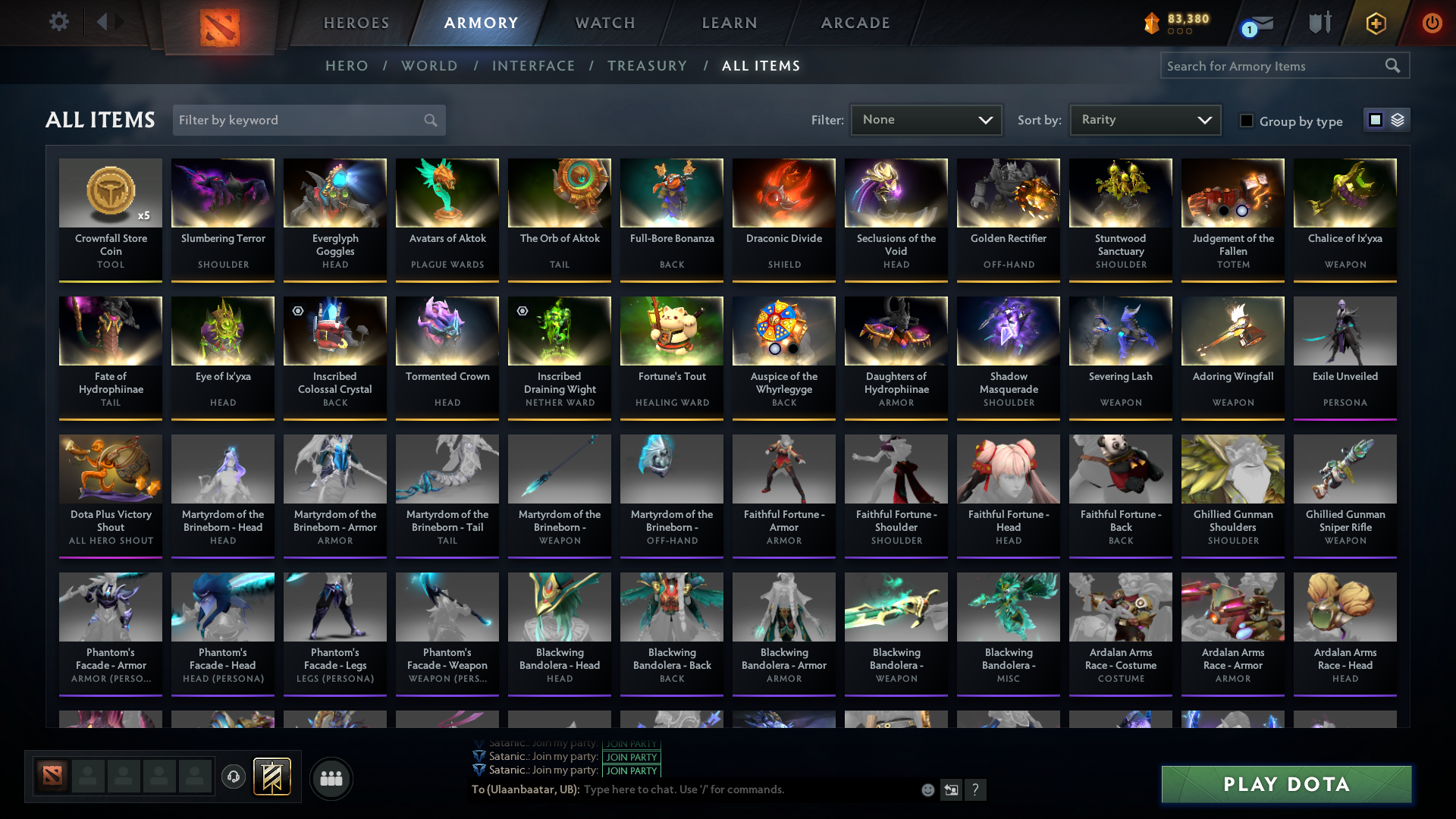Enable the Group by type checkbox
The width and height of the screenshot is (1456, 819).
click(1247, 121)
